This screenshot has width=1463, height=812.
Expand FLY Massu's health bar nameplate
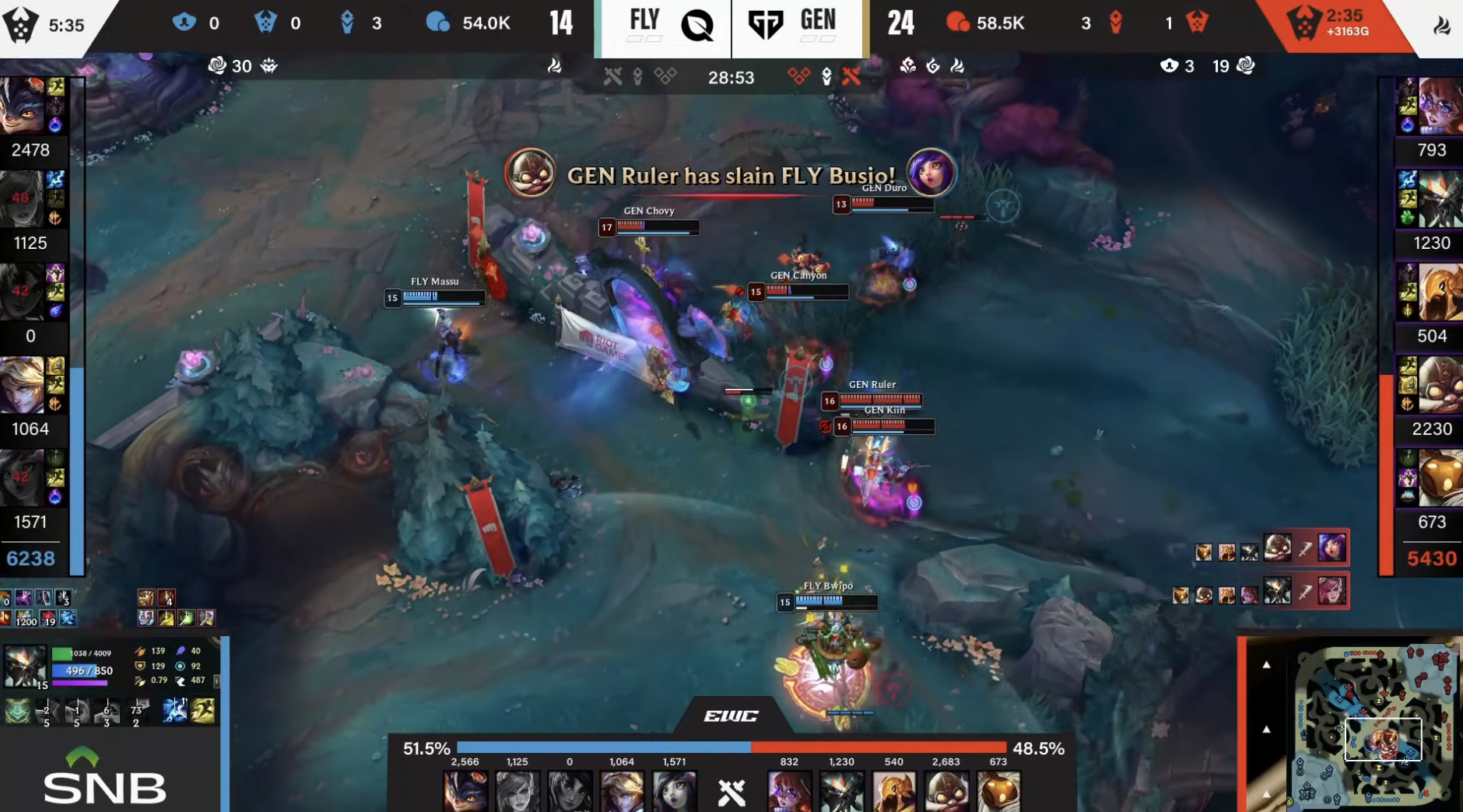click(x=438, y=298)
